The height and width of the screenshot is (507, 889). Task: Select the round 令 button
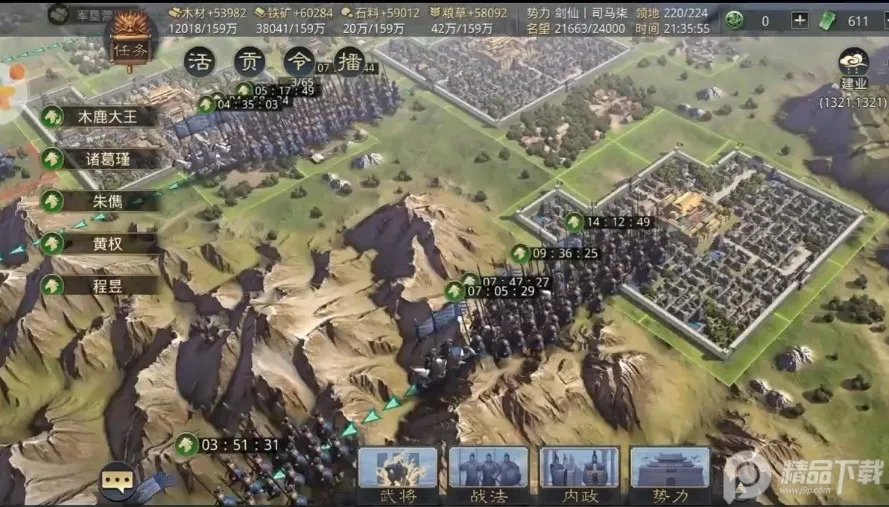click(x=298, y=60)
